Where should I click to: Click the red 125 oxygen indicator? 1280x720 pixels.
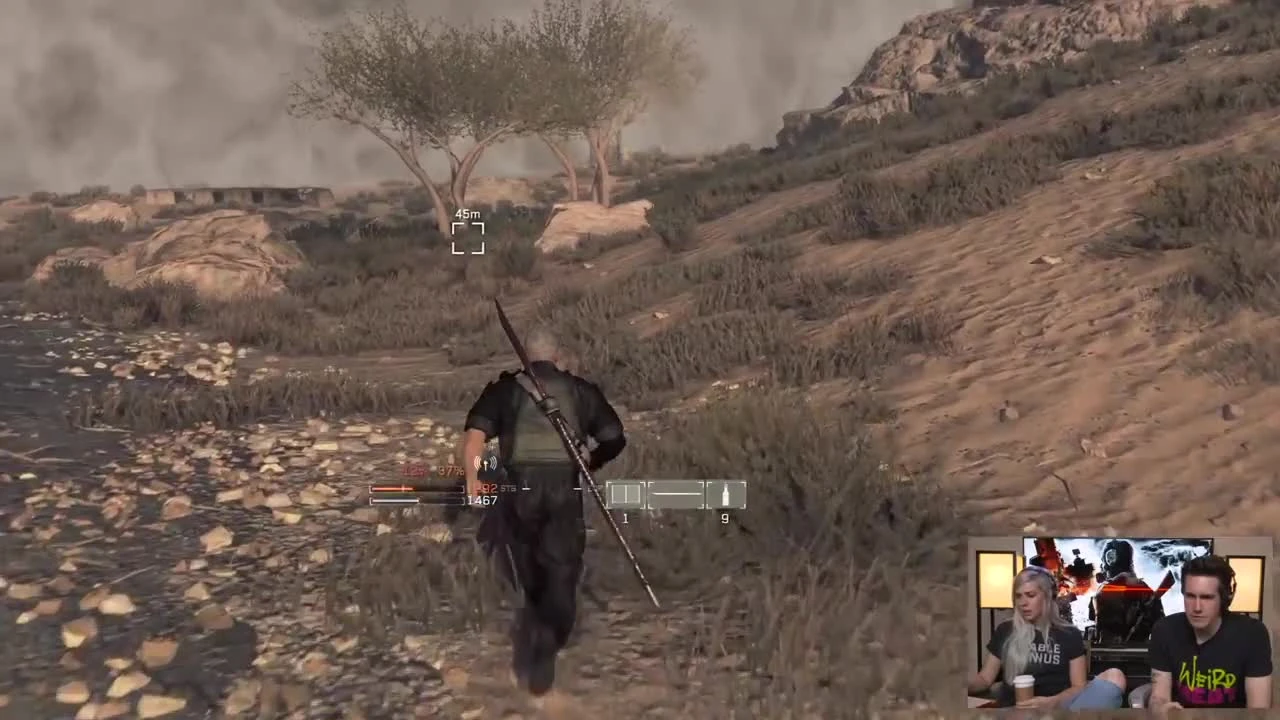click(x=412, y=470)
